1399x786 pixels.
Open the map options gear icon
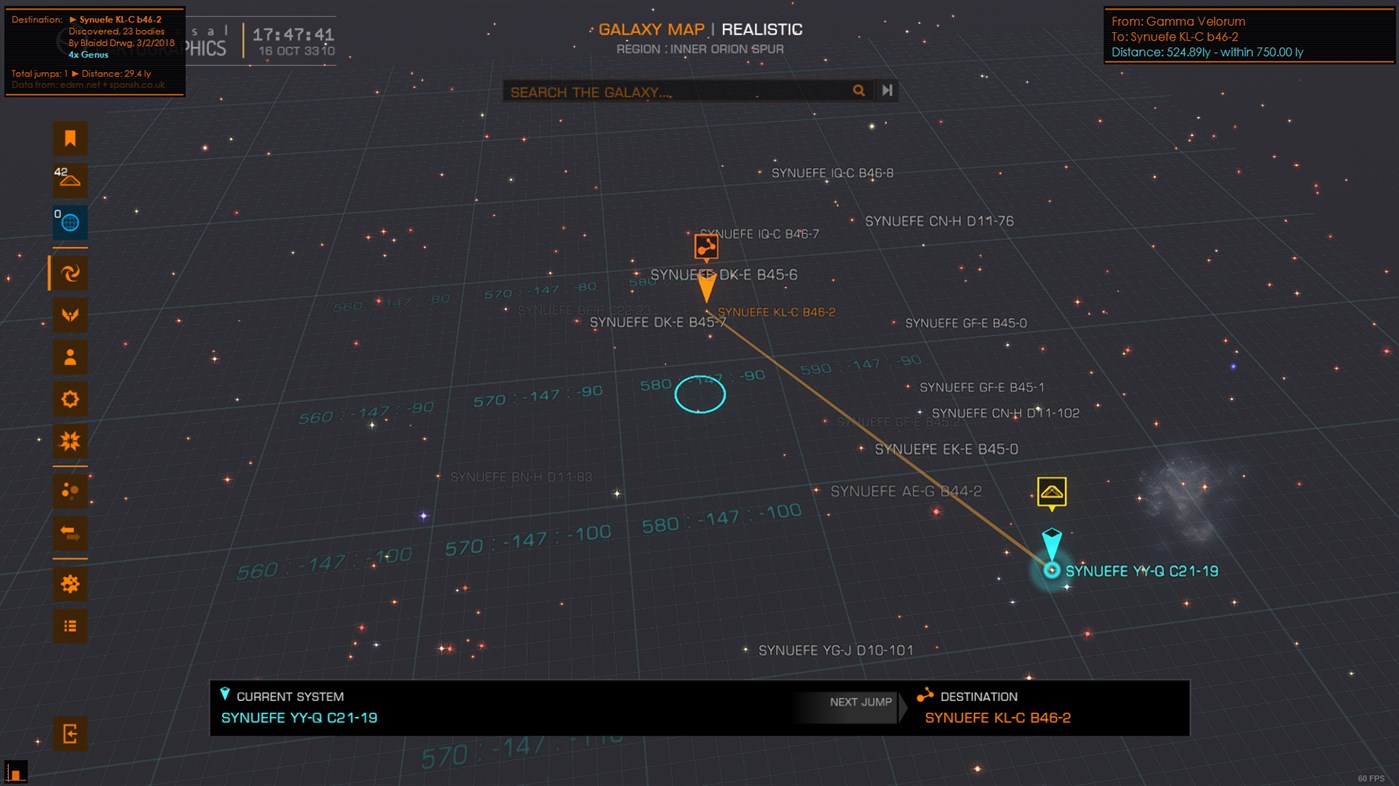click(x=70, y=399)
